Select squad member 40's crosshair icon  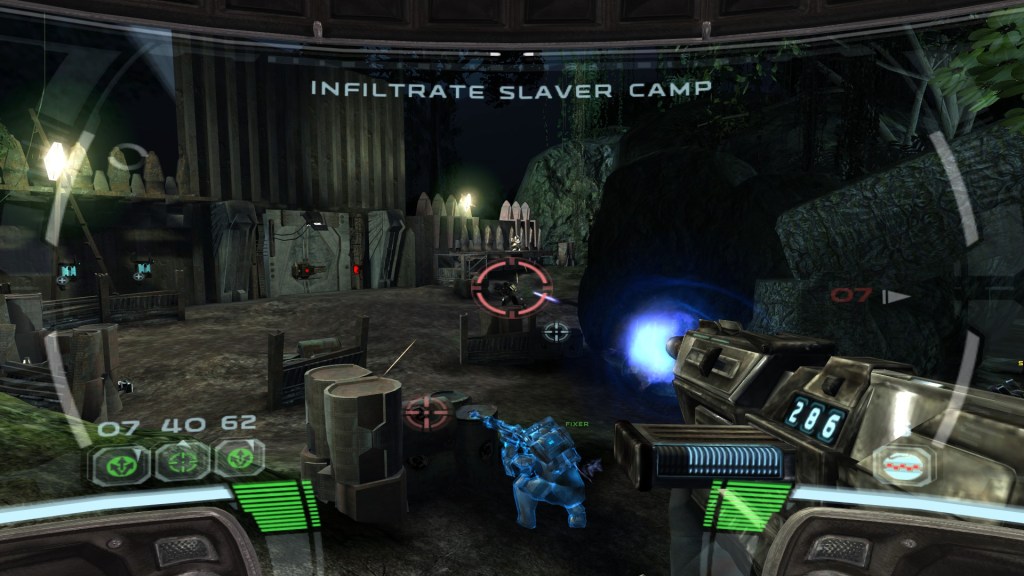pos(182,461)
